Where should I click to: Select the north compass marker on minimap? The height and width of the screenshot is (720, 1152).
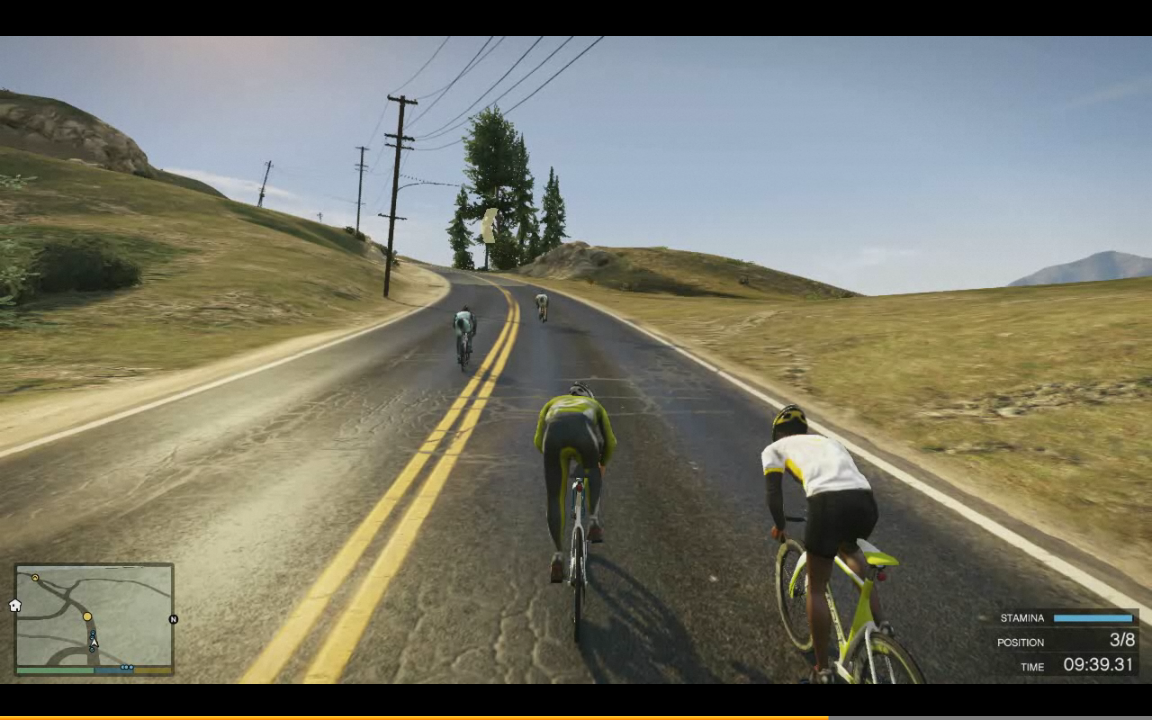[173, 620]
